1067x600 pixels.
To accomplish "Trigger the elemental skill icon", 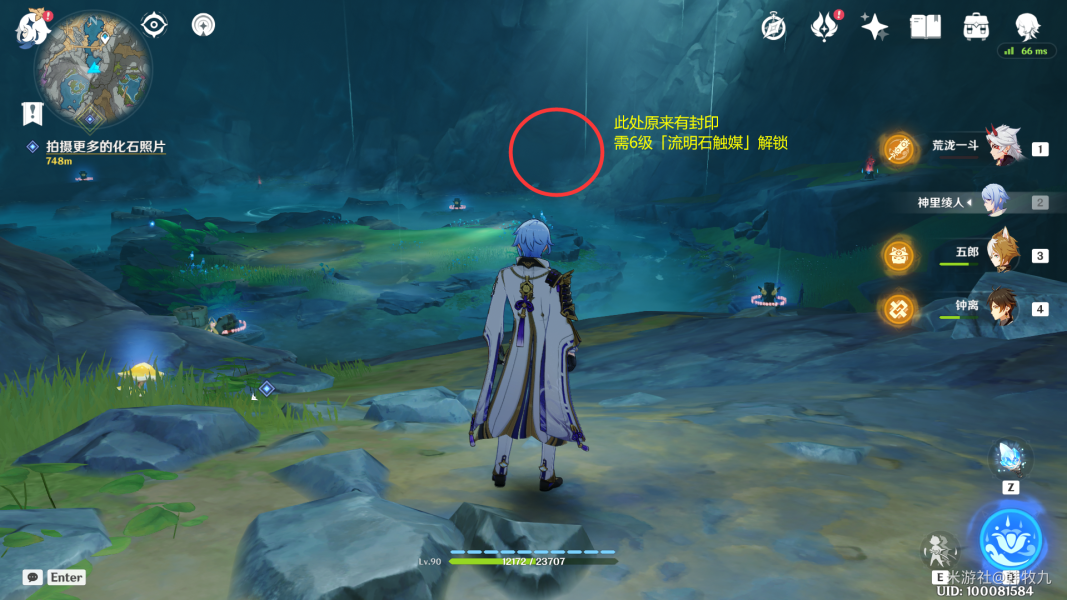I will (940, 550).
